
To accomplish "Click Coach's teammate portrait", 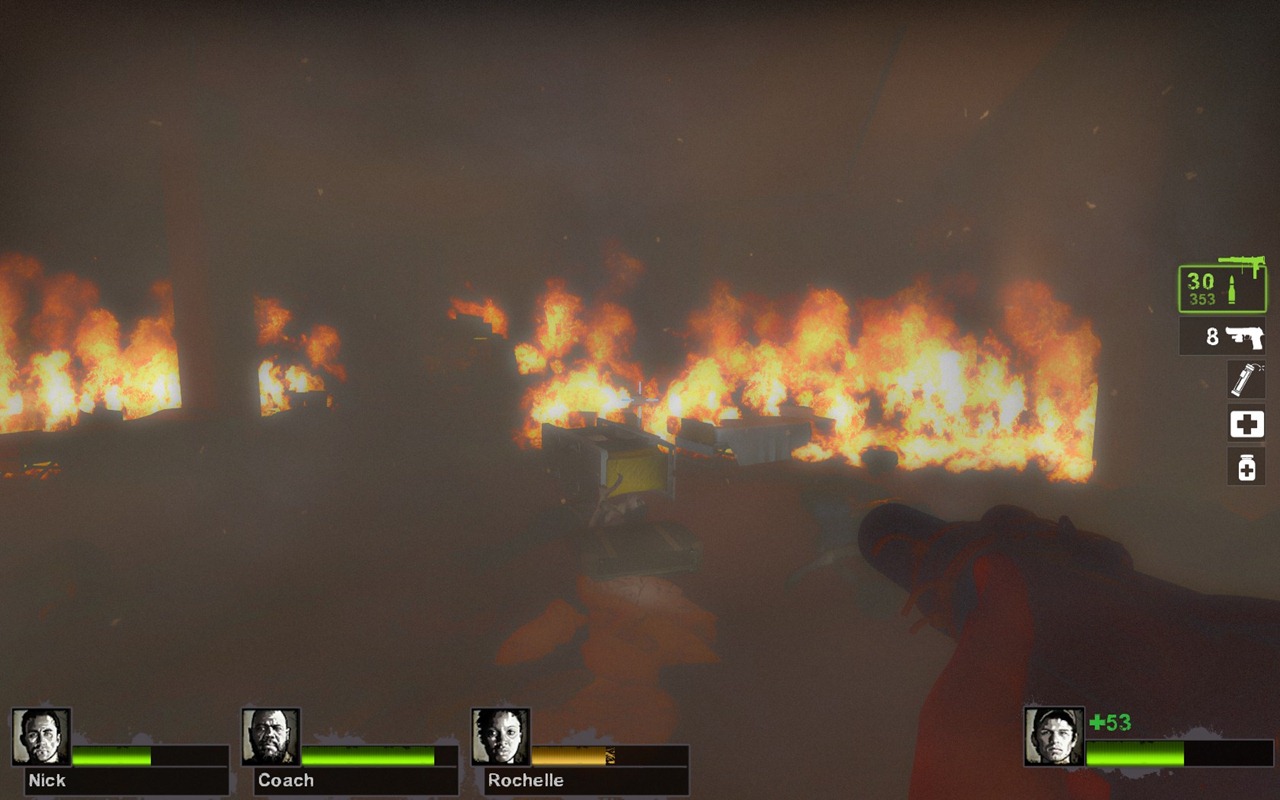I will [271, 737].
